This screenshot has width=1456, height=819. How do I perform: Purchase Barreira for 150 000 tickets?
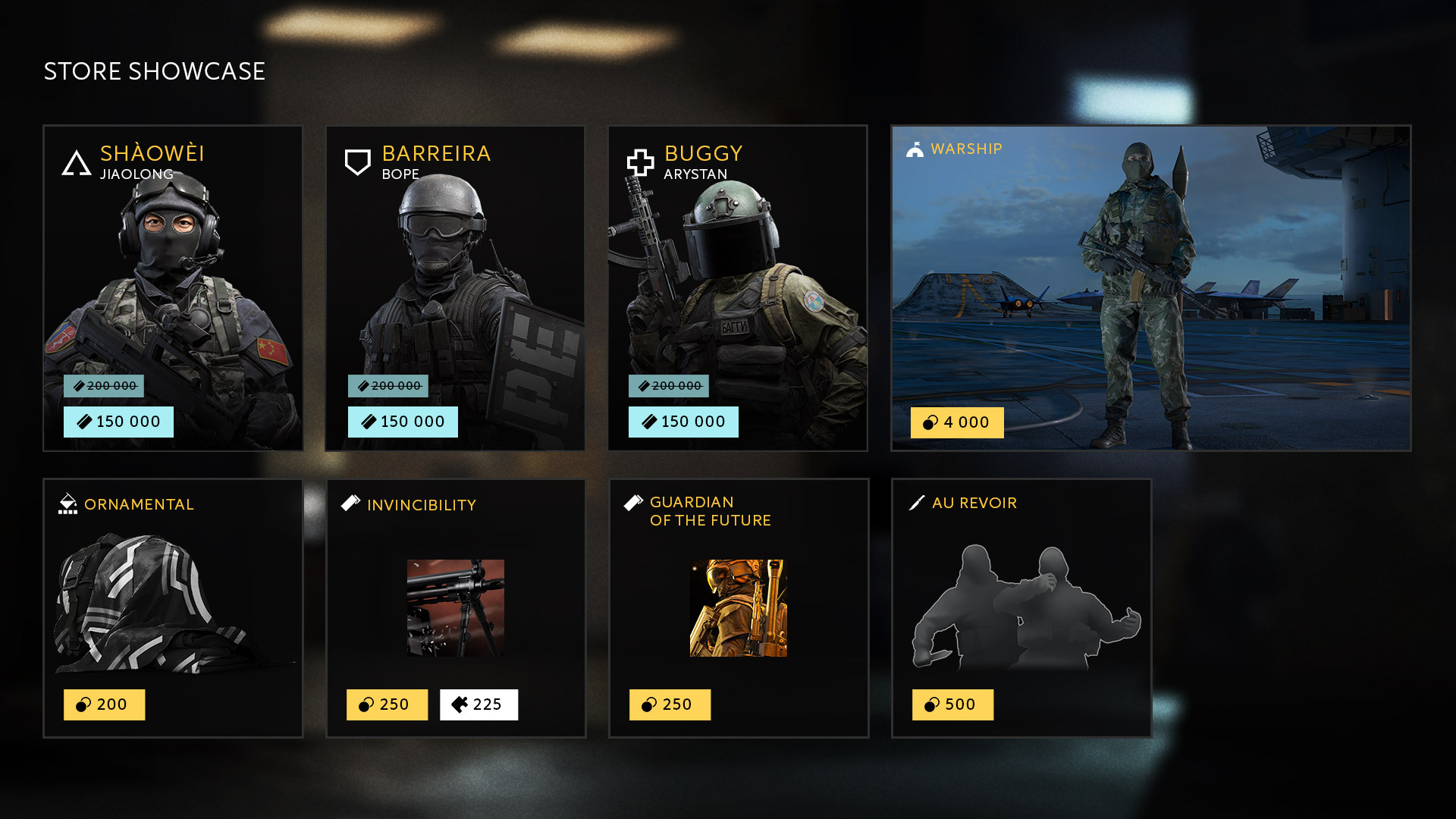[403, 422]
